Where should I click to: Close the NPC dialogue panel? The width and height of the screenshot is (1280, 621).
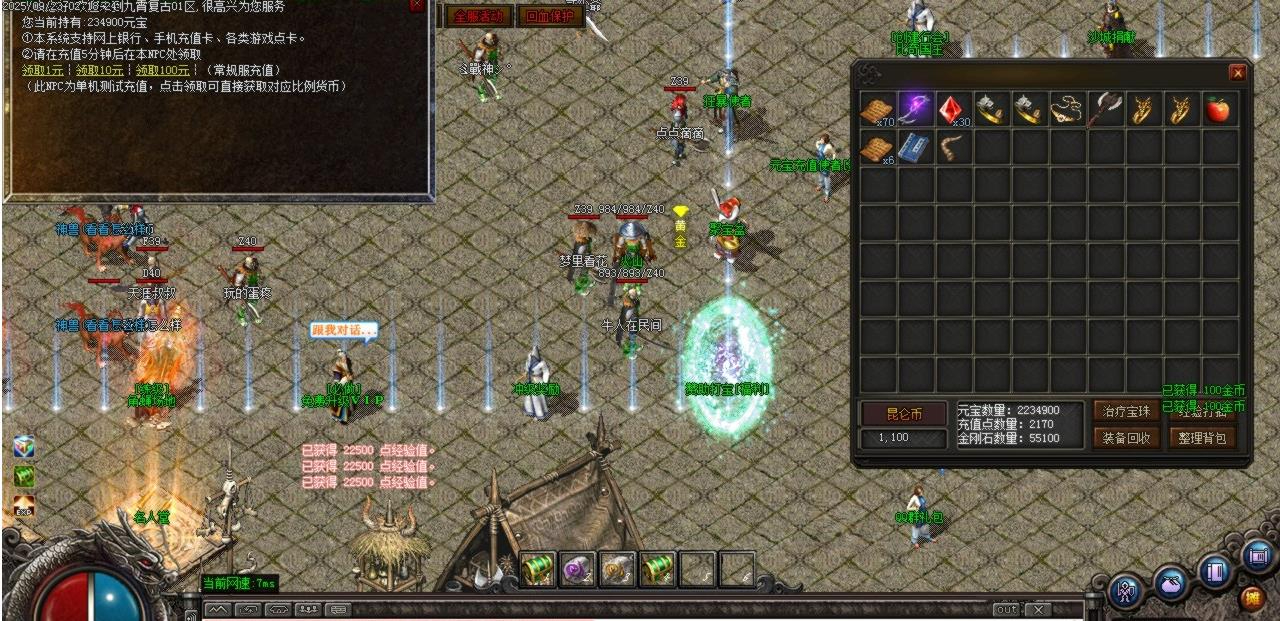(417, 6)
